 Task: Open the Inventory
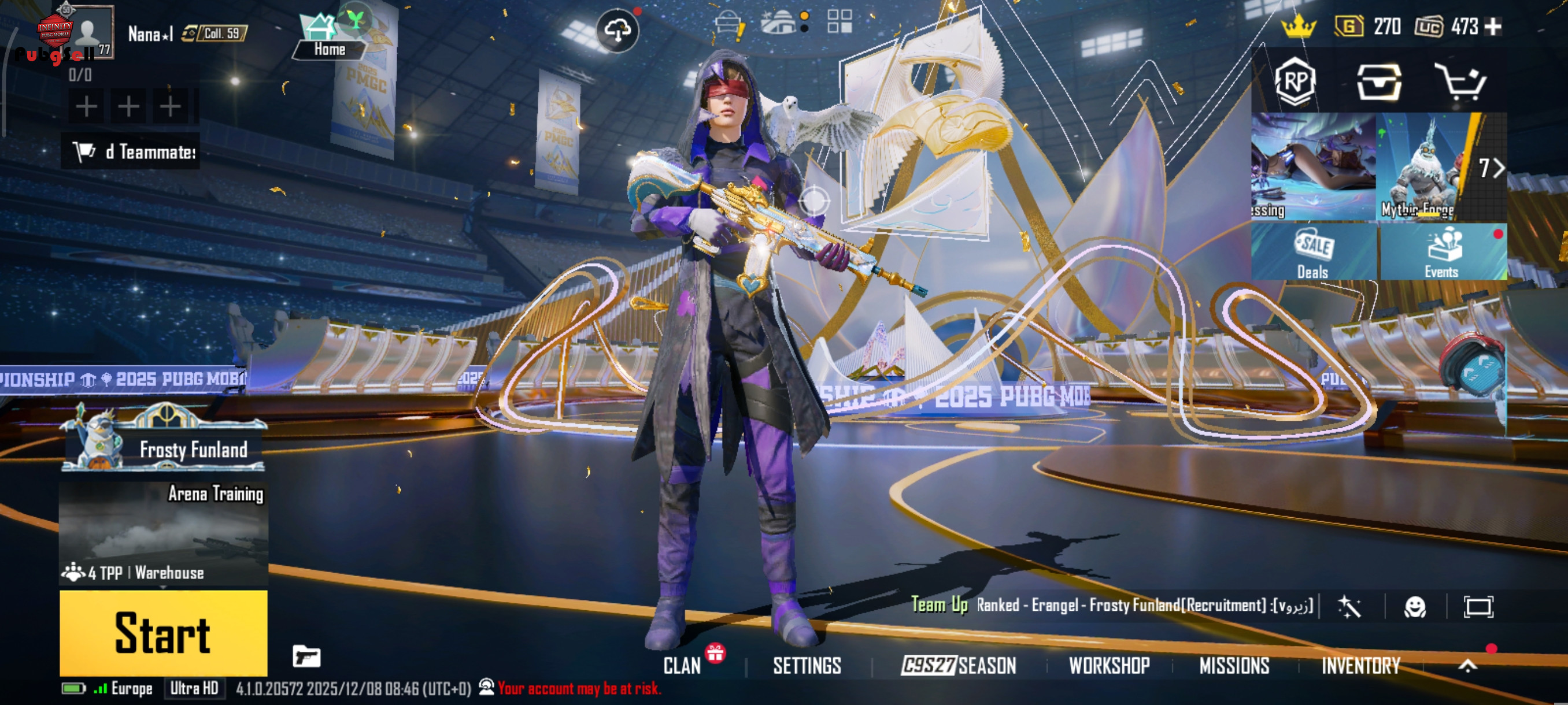tap(1361, 666)
